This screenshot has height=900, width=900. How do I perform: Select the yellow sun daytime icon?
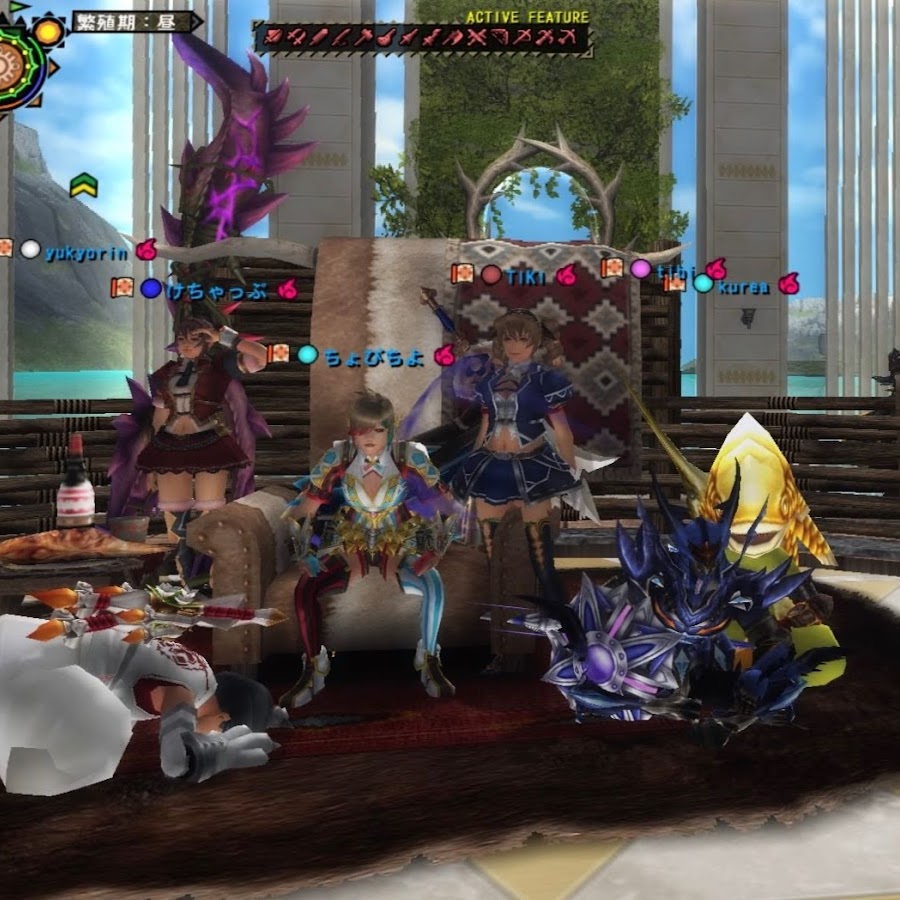48,31
